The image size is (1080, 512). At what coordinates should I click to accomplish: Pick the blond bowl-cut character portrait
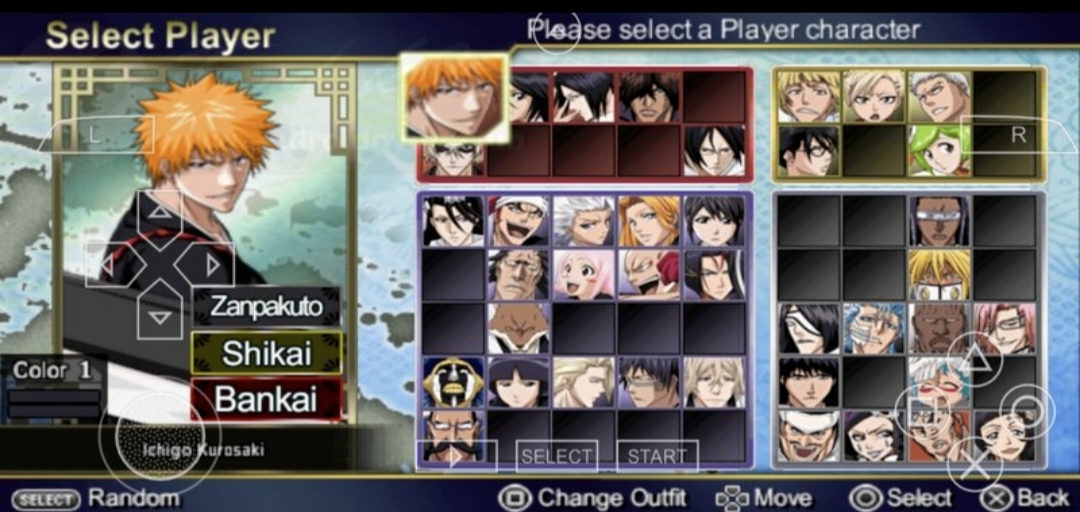809,96
